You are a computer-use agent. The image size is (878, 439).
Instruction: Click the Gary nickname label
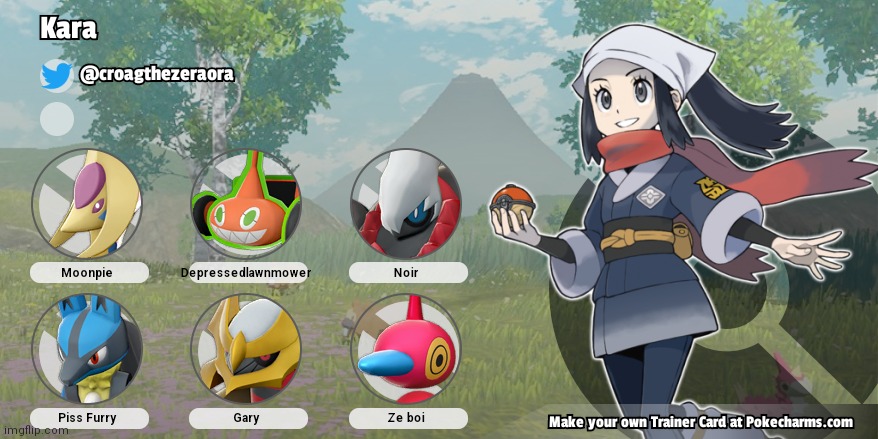click(246, 418)
